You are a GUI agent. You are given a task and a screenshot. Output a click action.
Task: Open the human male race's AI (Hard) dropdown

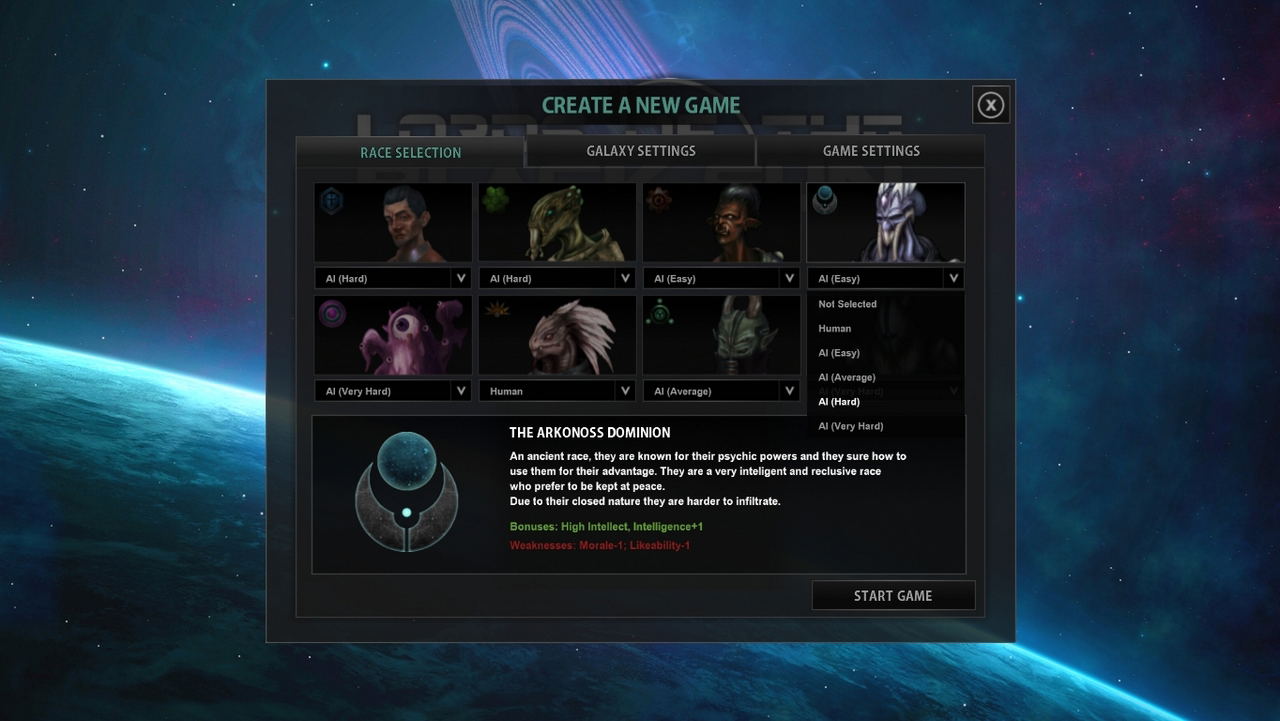393,278
